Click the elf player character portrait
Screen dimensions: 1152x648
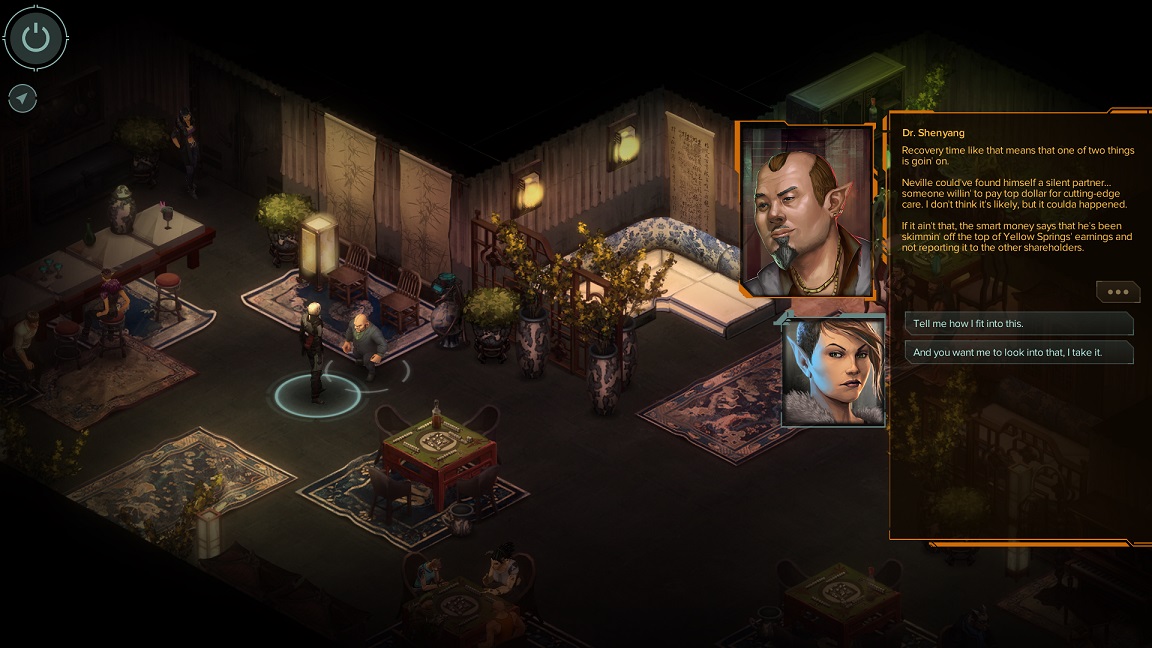pyautogui.click(x=834, y=370)
